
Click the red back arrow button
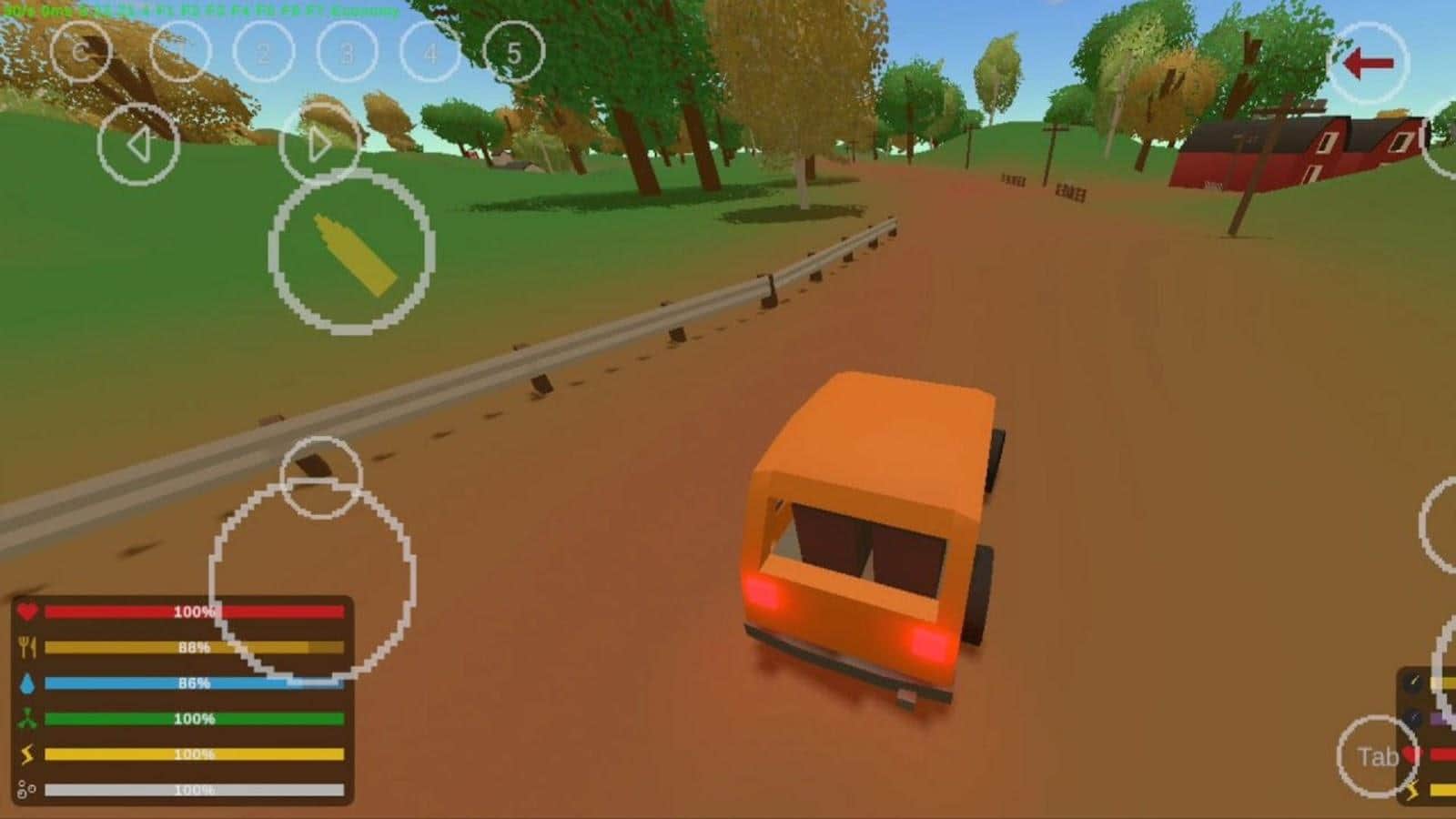(x=1369, y=63)
